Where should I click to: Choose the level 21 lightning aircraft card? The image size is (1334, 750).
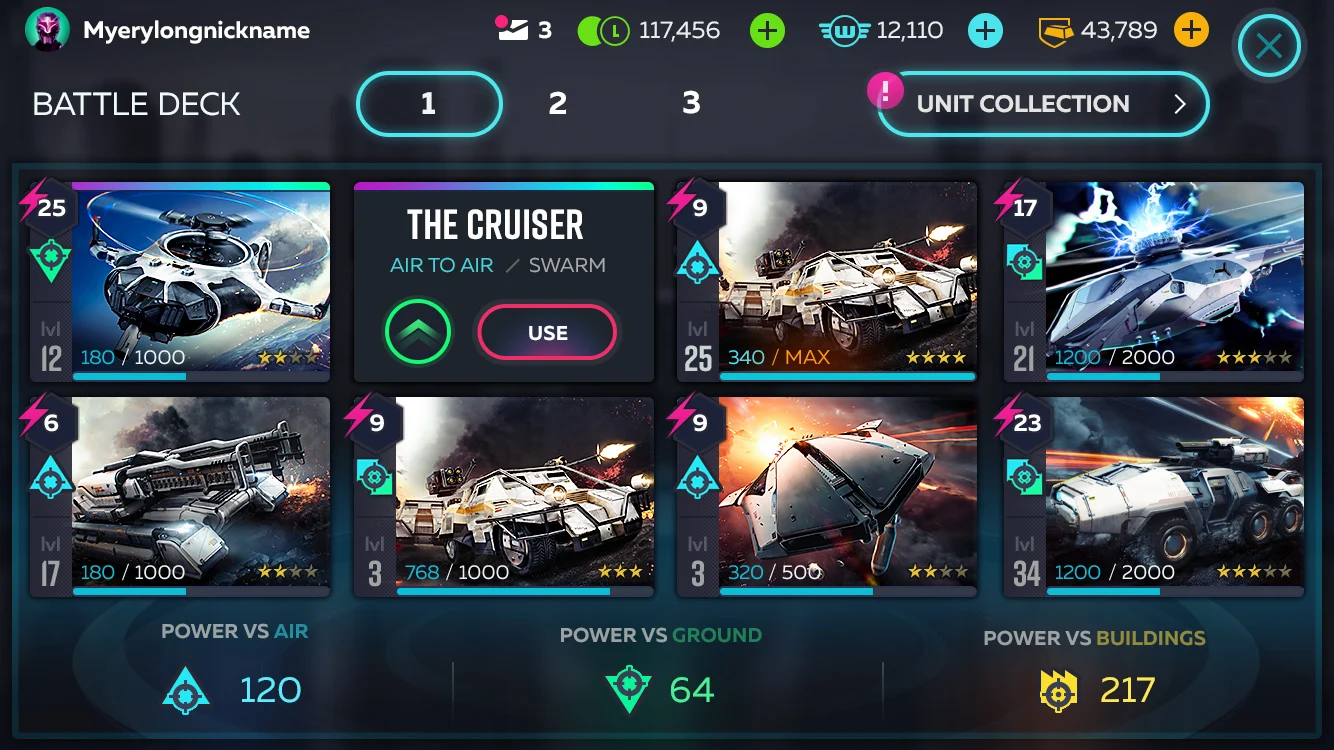pyautogui.click(x=1173, y=280)
